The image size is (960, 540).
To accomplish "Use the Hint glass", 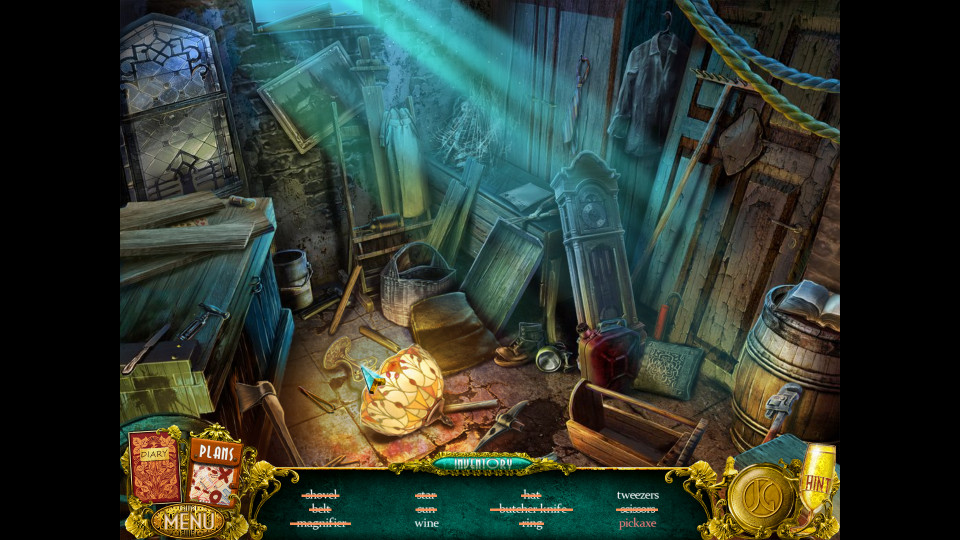I will pos(817,480).
